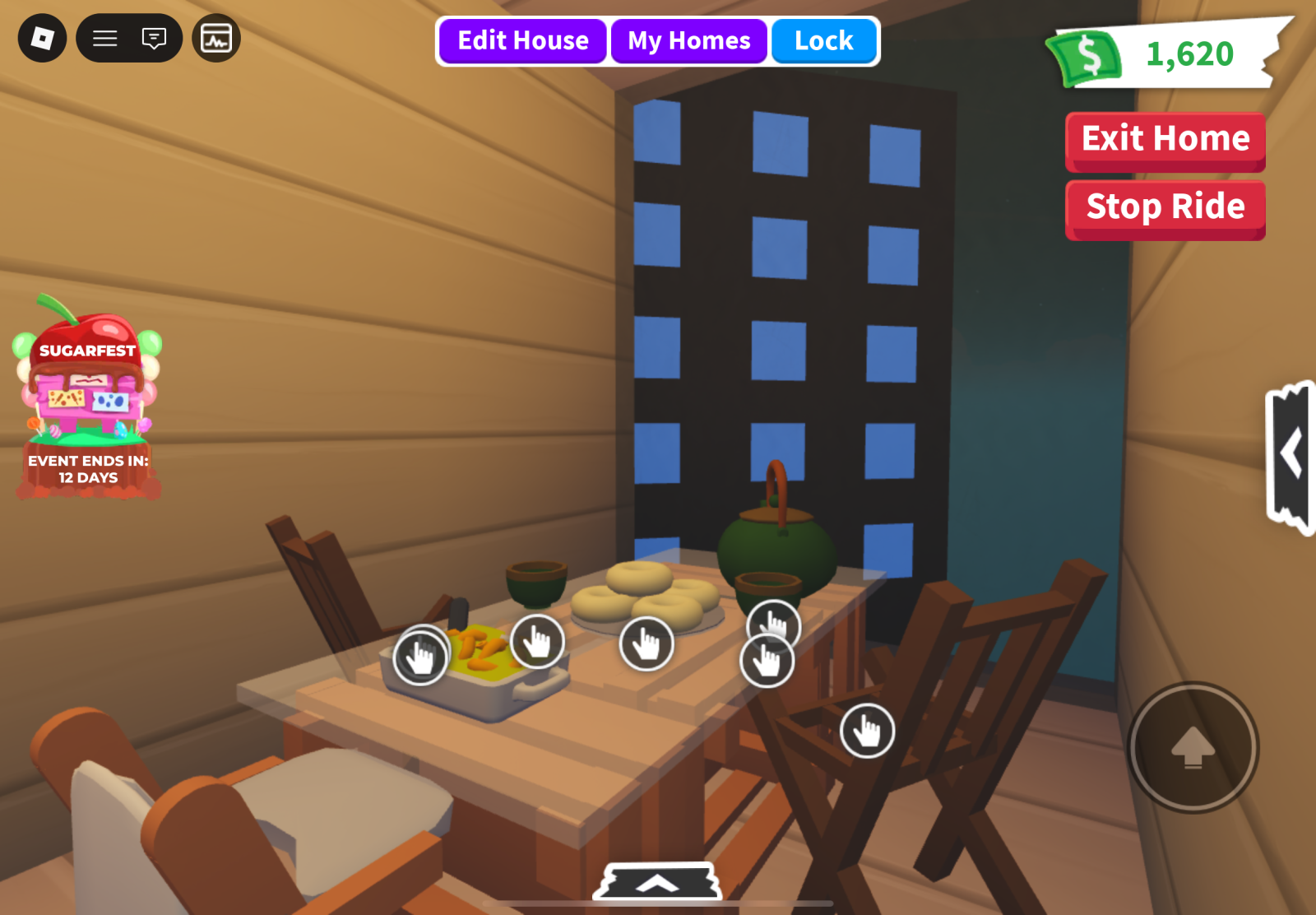Lock the house with the Lock button
The height and width of the screenshot is (915, 1316).
(823, 41)
